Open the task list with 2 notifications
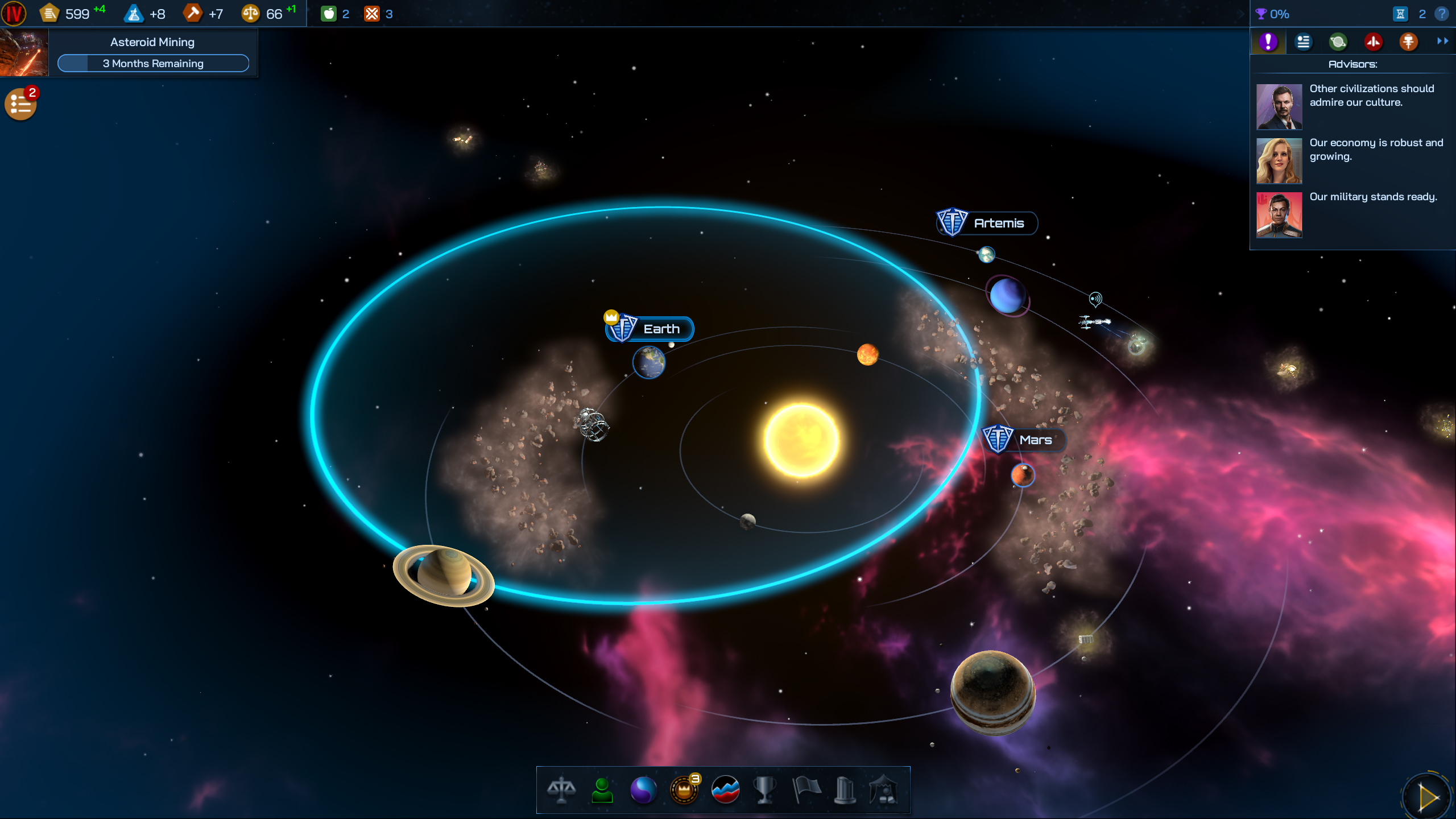This screenshot has height=819, width=1456. point(20,104)
